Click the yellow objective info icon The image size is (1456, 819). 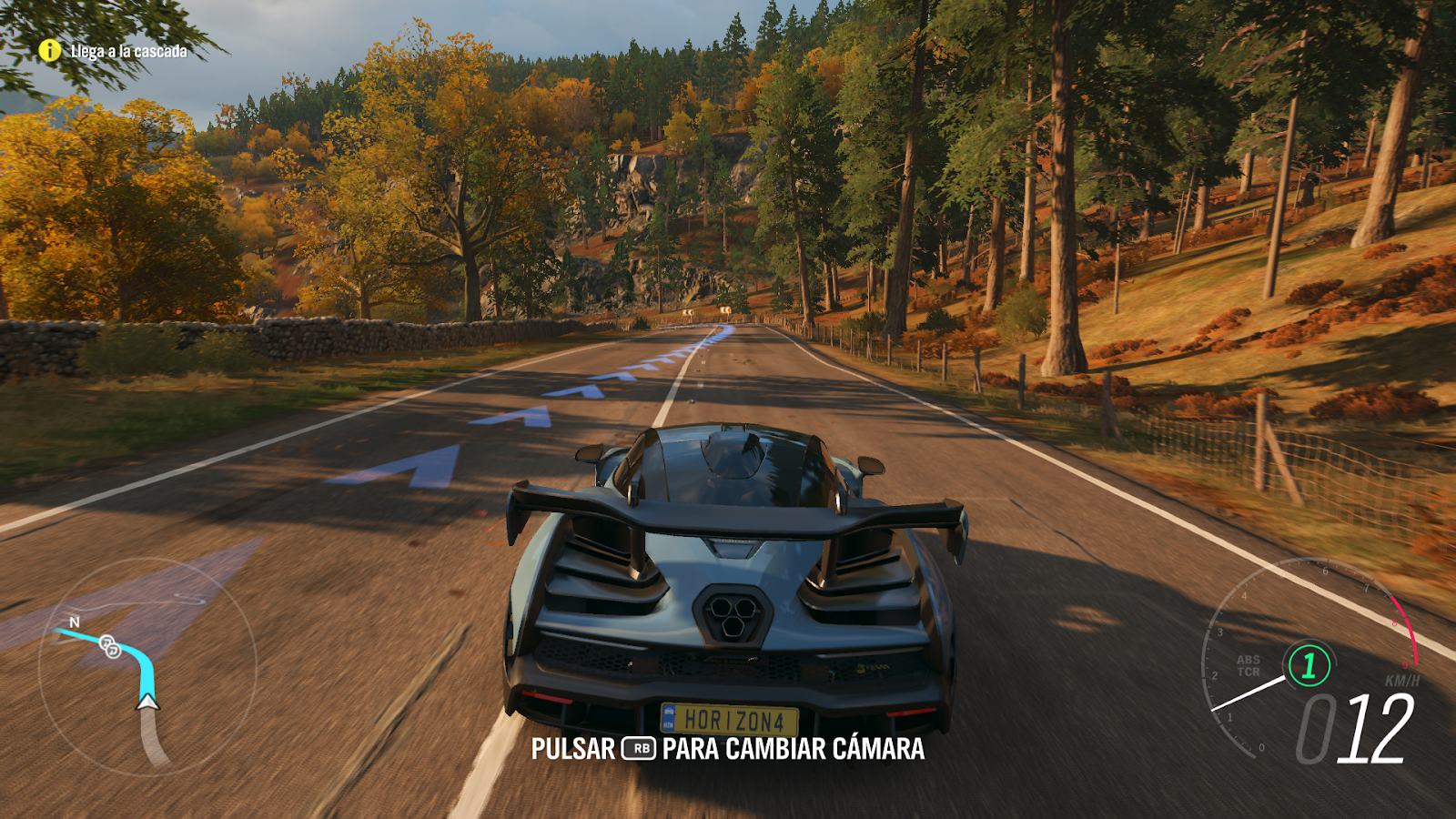pyautogui.click(x=50, y=51)
